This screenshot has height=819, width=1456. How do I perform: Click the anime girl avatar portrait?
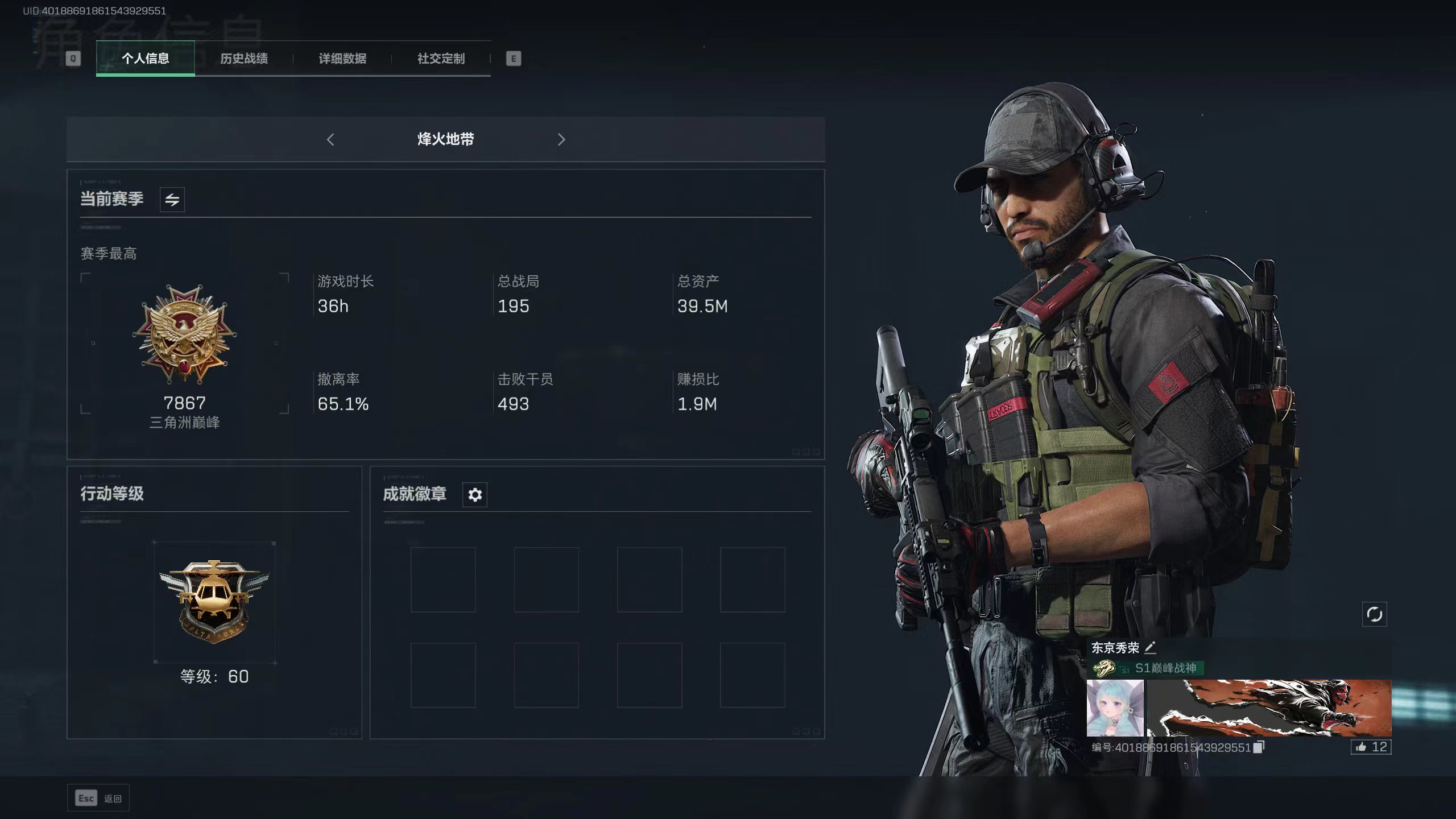point(1115,708)
